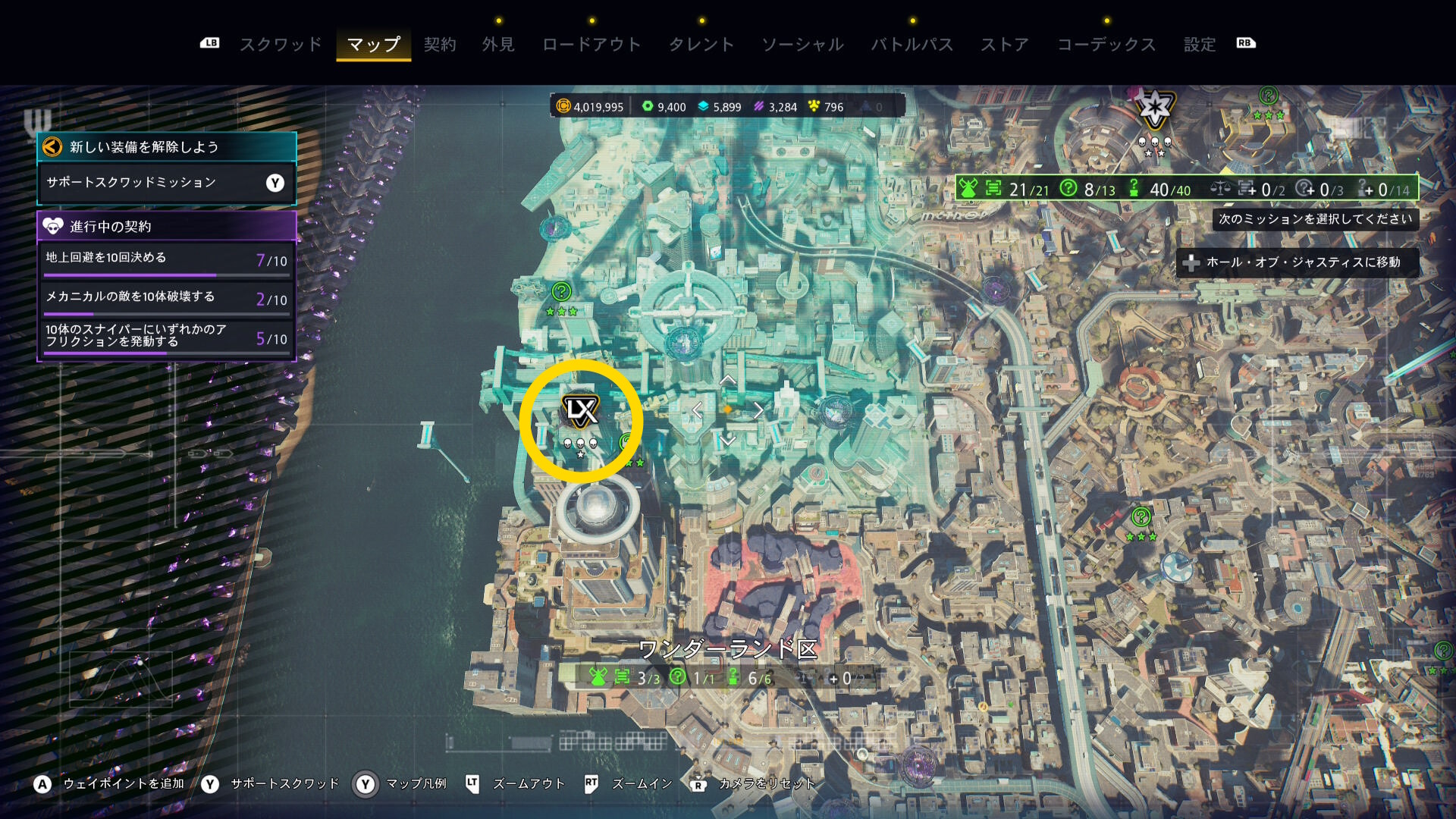Select the マップ tab
Image resolution: width=1456 pixels, height=819 pixels.
[373, 45]
